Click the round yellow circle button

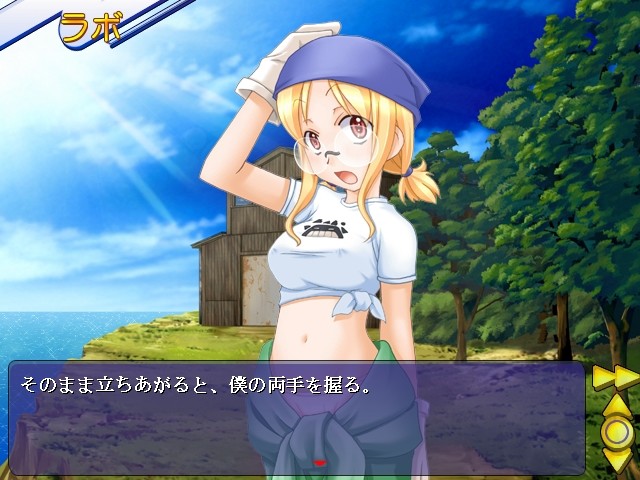(615, 431)
